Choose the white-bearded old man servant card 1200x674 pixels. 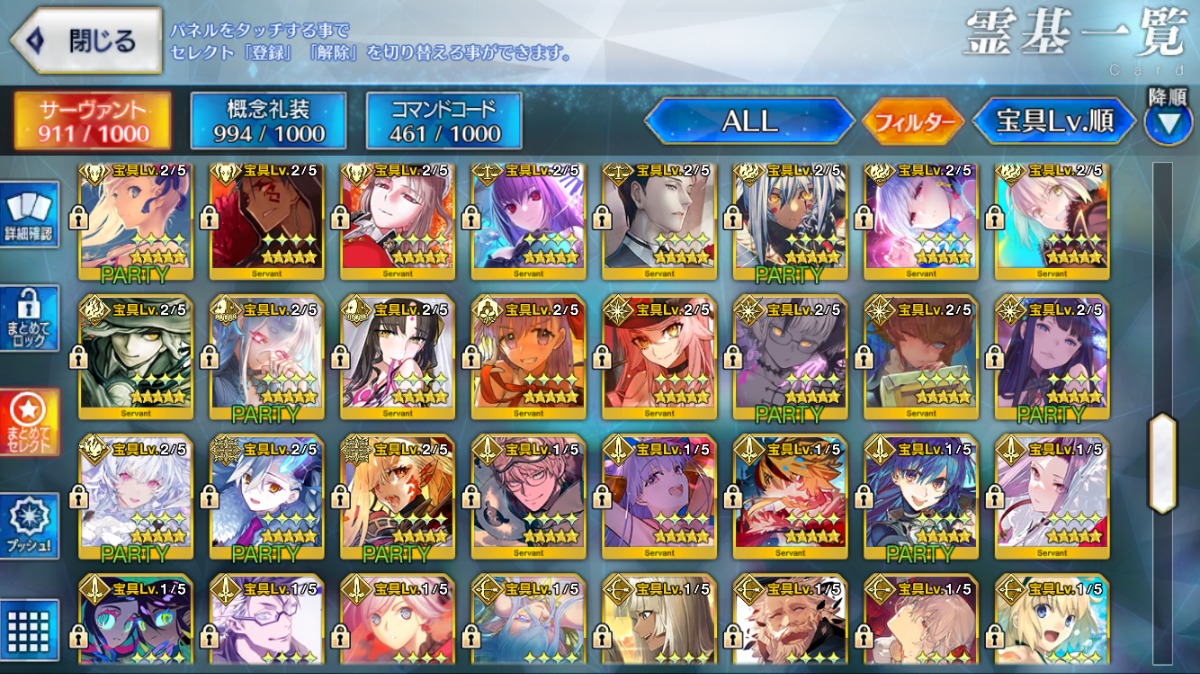pyautogui.click(x=791, y=622)
